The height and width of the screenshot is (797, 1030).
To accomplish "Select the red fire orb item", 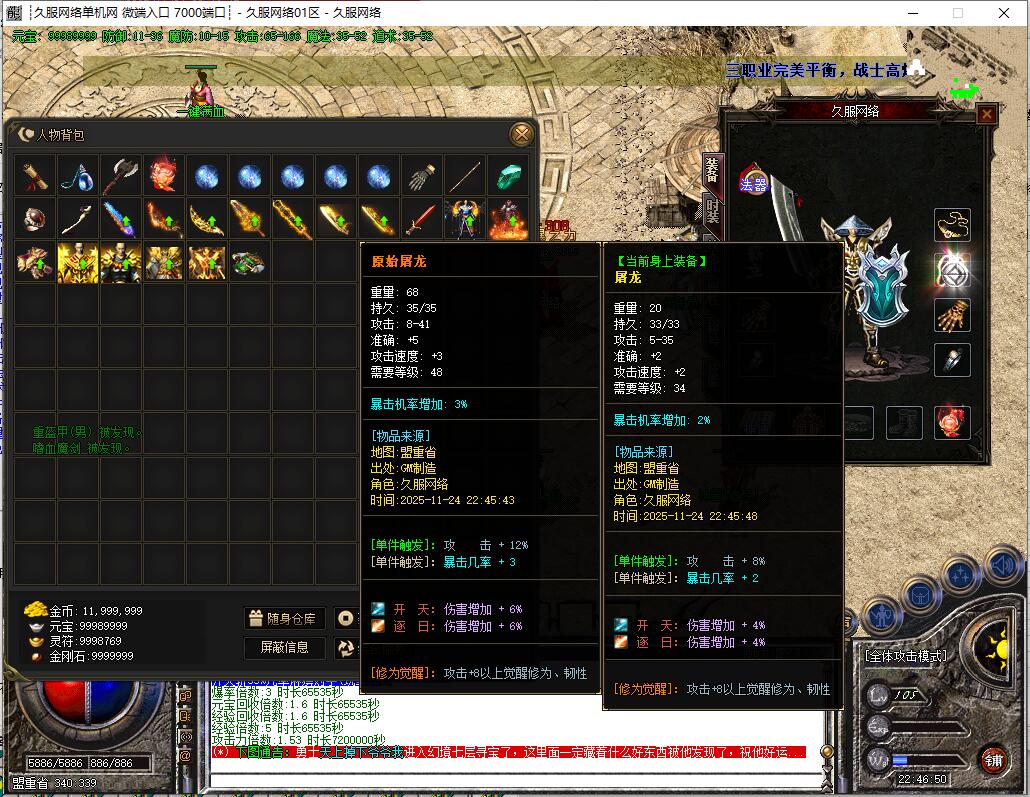I will (x=163, y=176).
